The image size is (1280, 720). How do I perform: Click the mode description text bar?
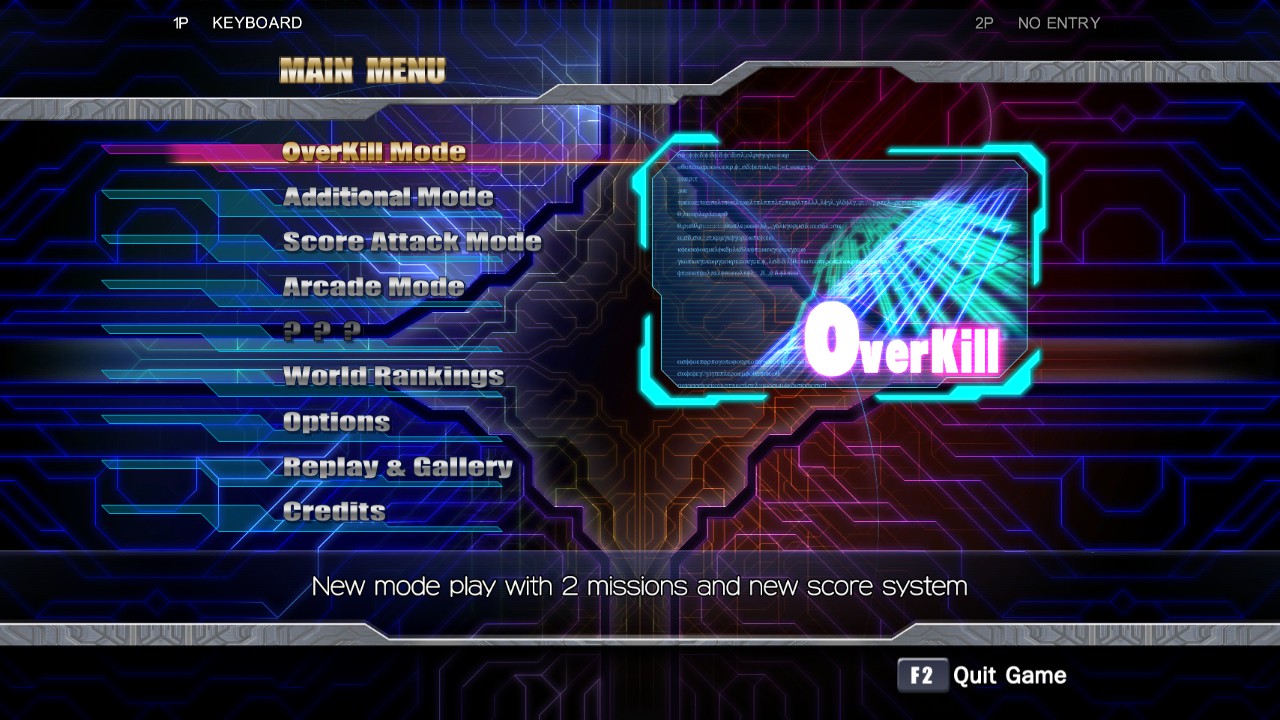point(640,587)
